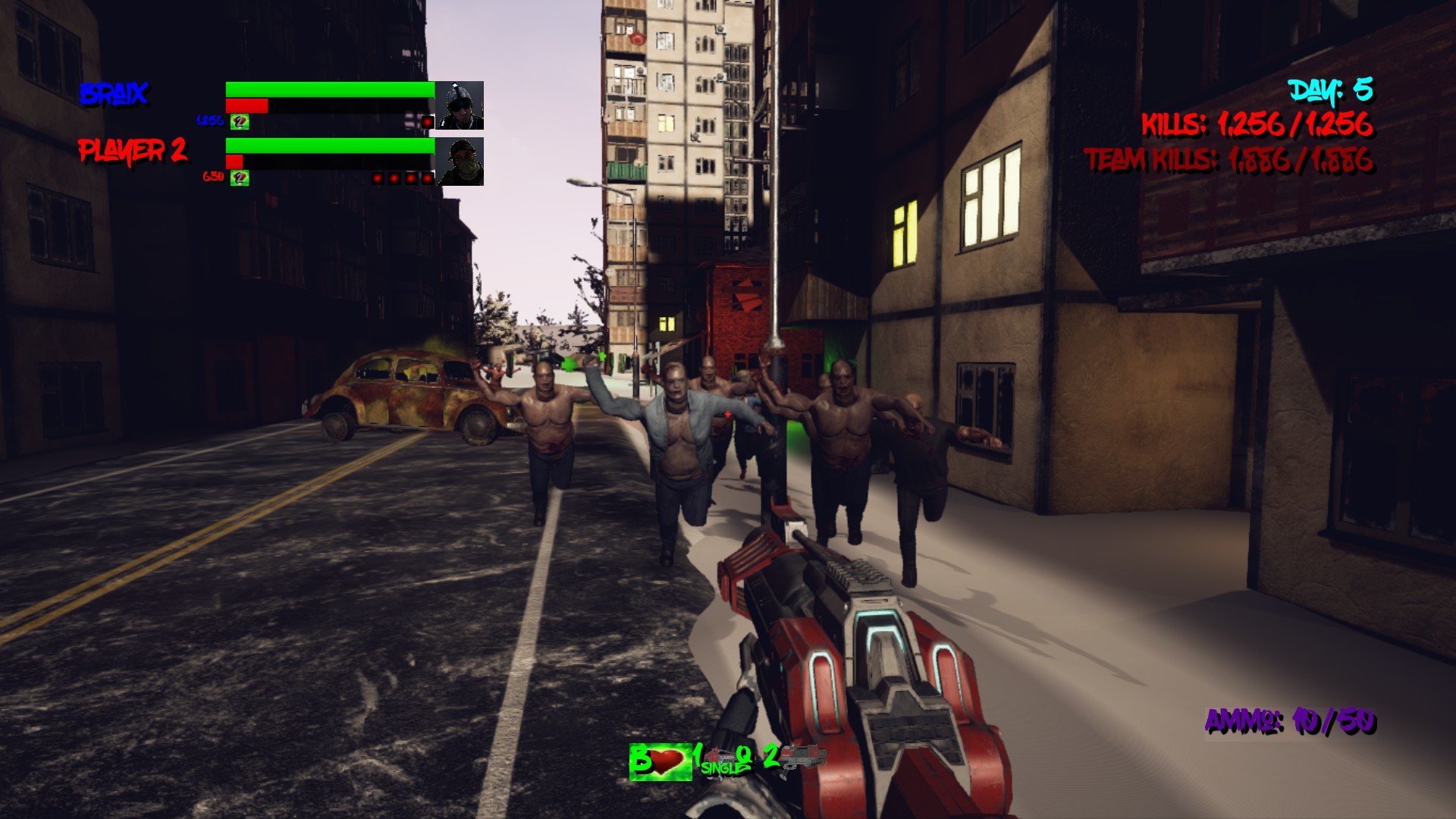Click the KILLS: 1,256/1,256 counter

(x=1259, y=126)
